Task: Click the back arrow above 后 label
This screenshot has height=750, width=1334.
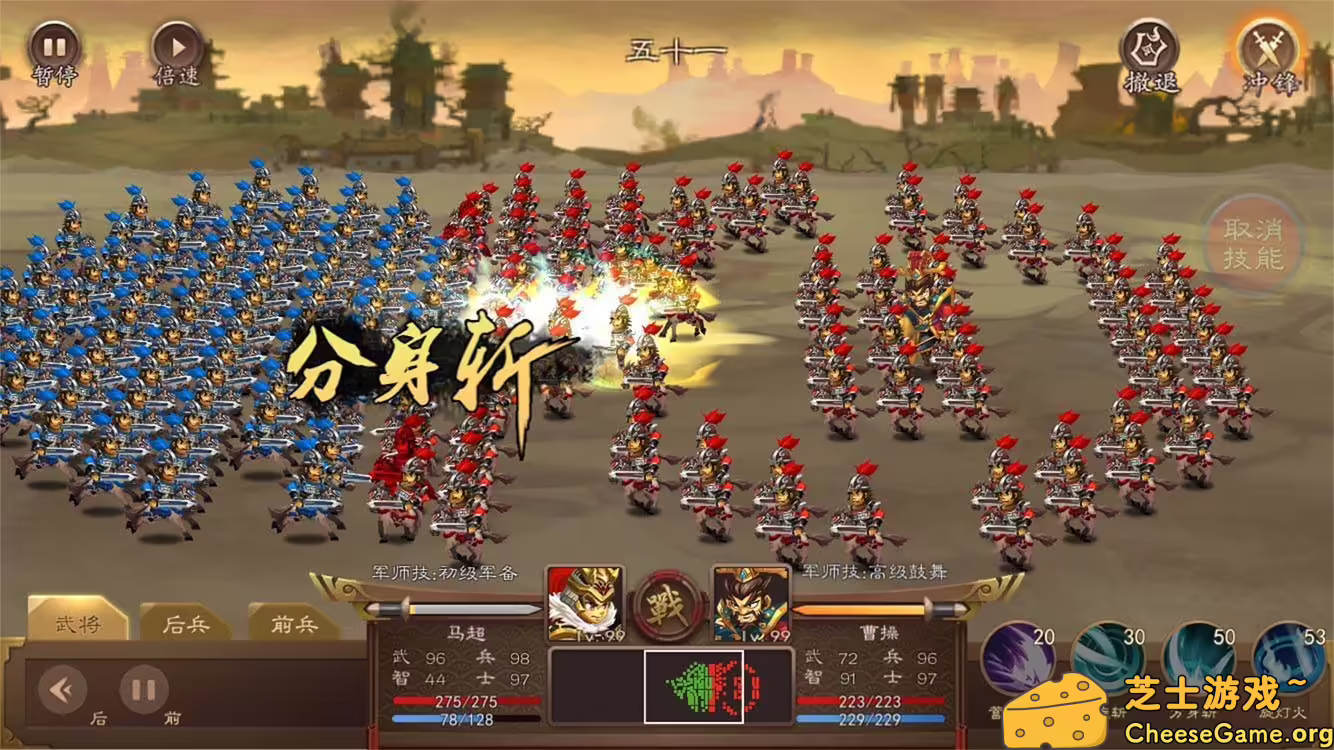Action: click(x=62, y=688)
